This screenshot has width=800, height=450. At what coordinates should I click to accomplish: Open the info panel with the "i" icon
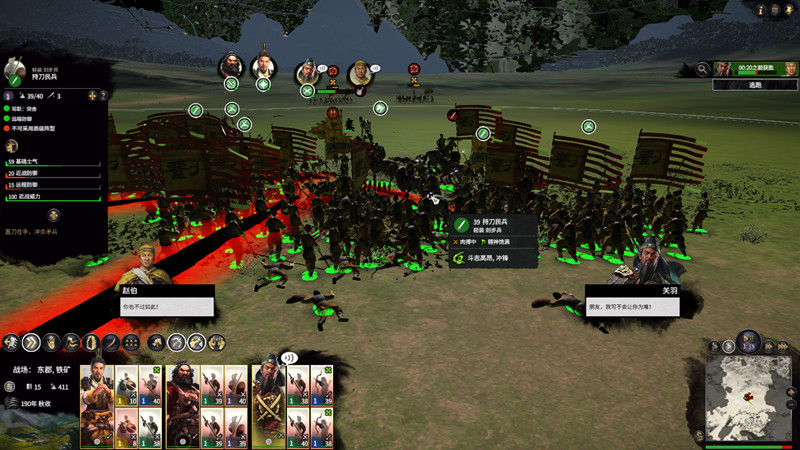[x=760, y=9]
